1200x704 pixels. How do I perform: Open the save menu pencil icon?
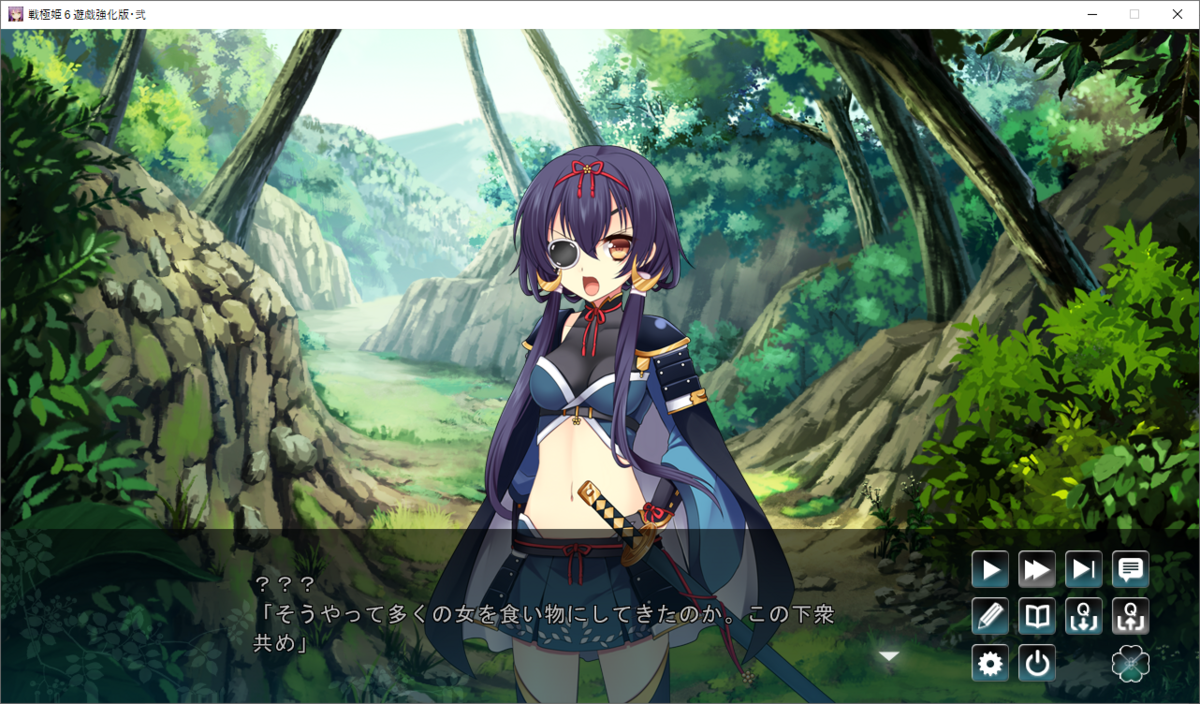(990, 616)
